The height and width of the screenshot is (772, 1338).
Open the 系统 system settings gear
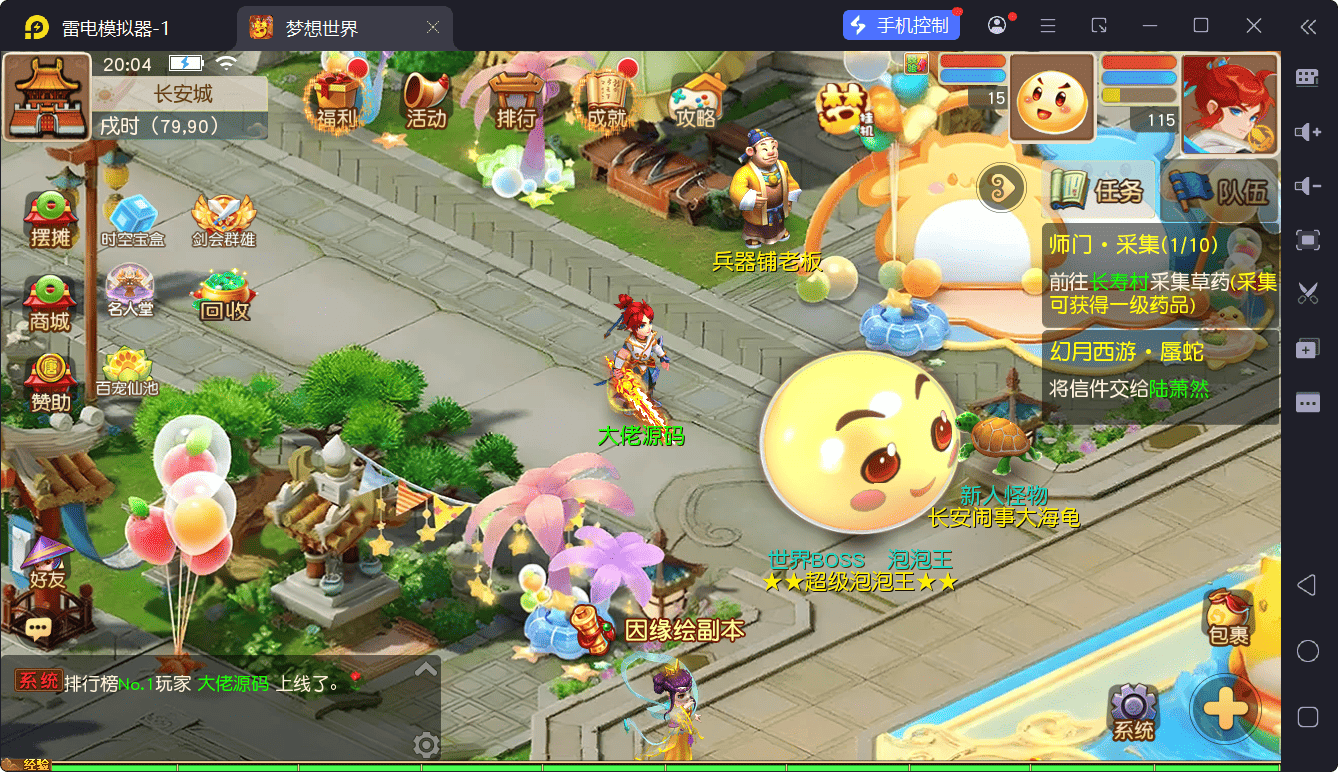coord(1133,712)
